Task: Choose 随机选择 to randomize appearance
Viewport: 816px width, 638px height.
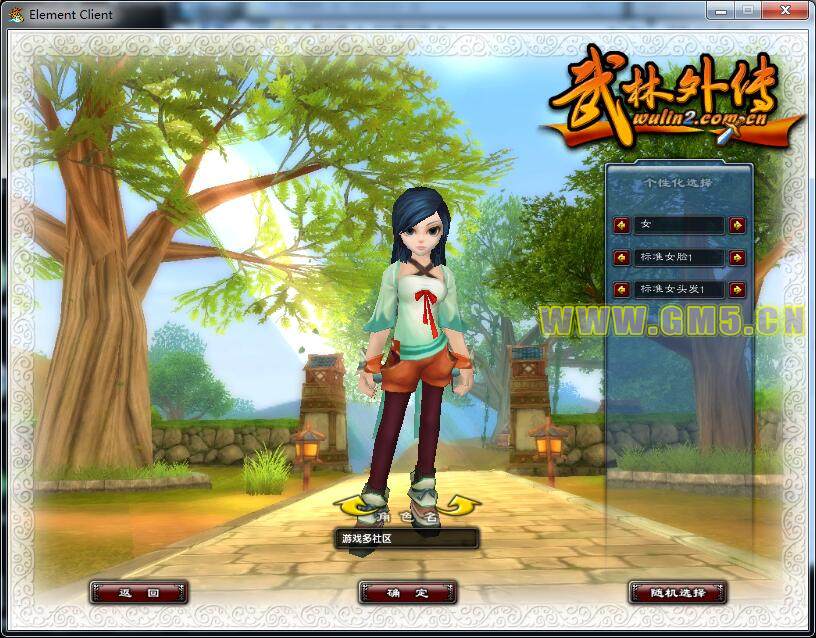Action: pos(677,593)
